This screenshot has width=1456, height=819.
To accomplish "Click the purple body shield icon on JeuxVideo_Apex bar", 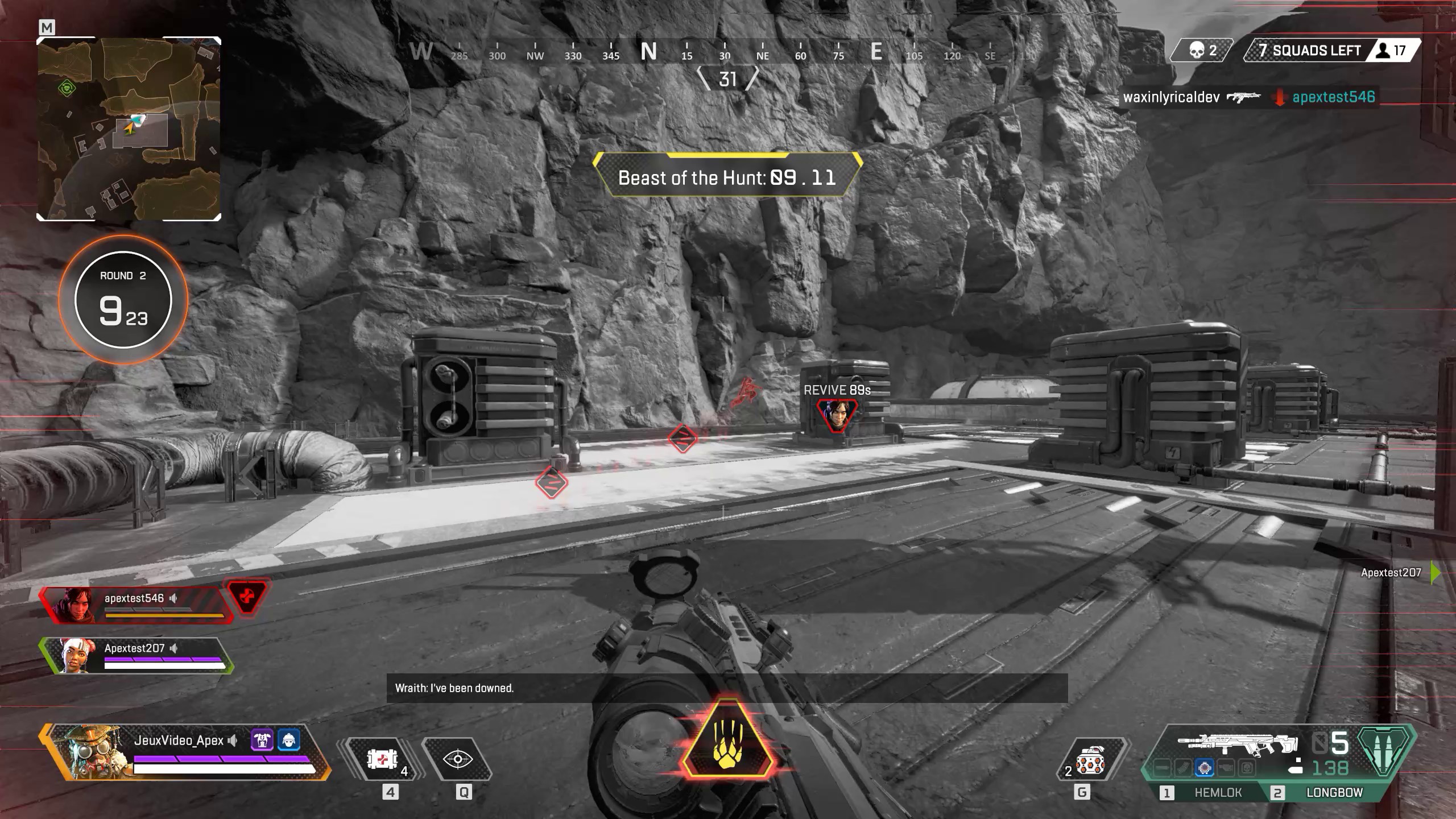I will click(x=262, y=739).
